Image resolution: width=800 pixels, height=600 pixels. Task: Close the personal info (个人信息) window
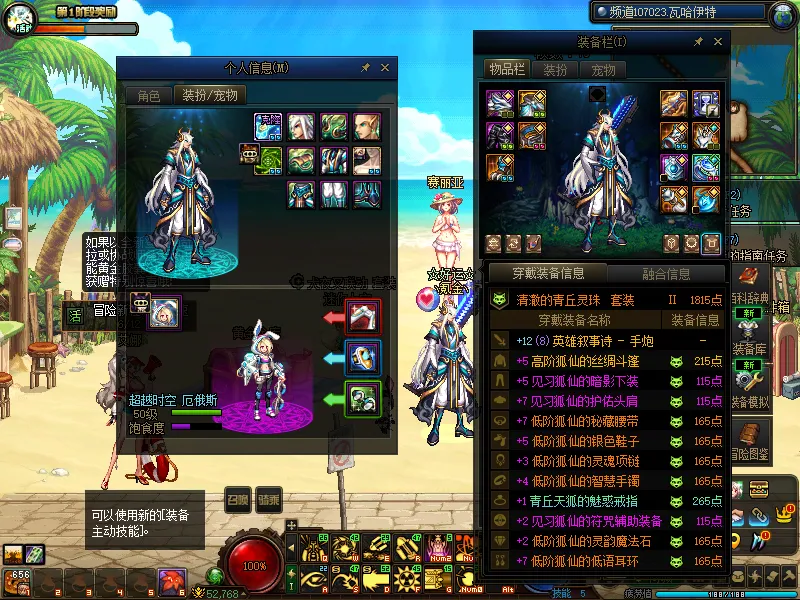[x=385, y=68]
